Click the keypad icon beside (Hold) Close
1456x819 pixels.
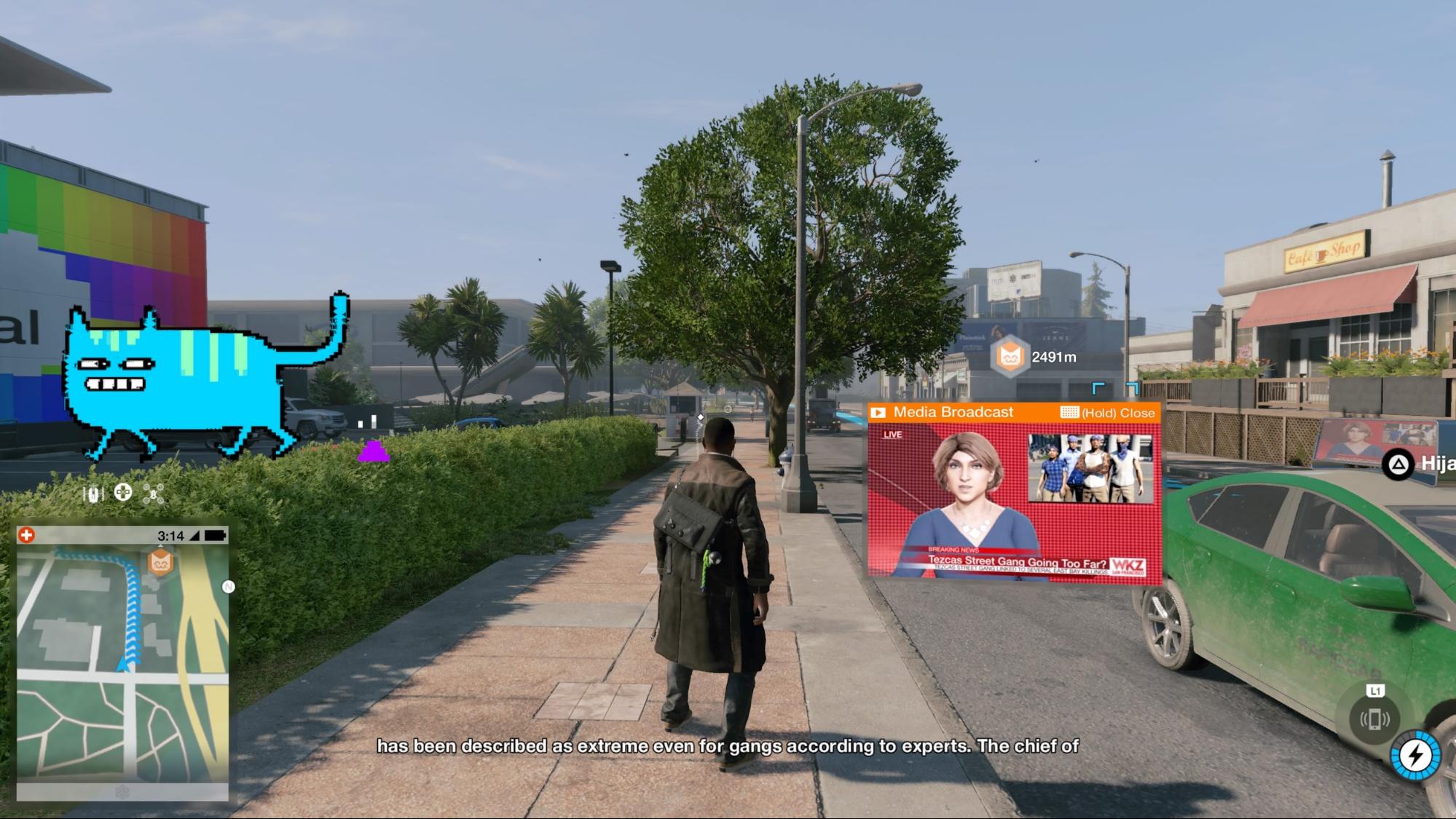(x=1069, y=413)
